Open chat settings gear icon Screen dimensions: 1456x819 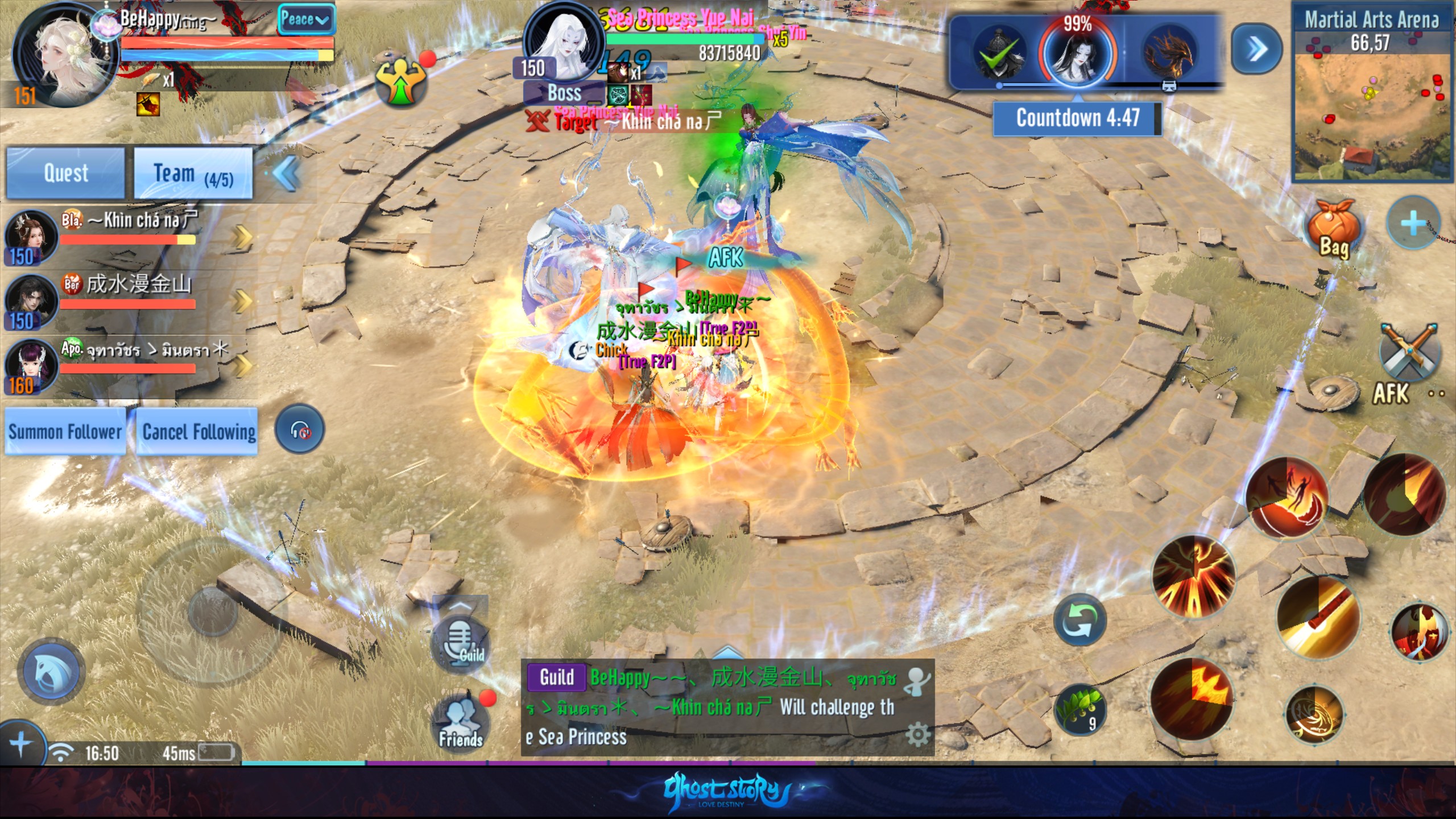(917, 735)
